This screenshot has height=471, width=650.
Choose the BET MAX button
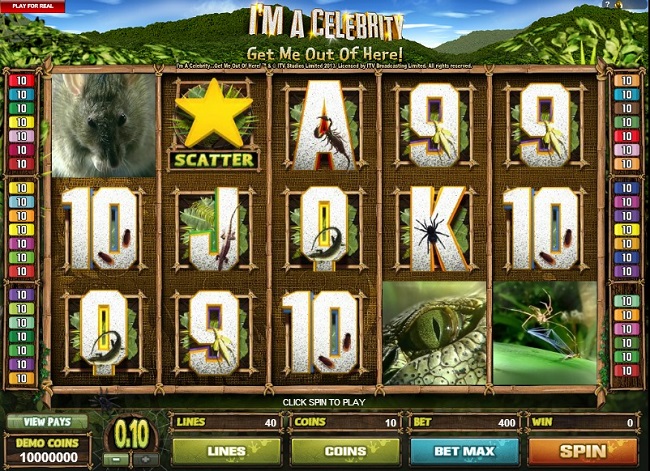[x=465, y=451]
